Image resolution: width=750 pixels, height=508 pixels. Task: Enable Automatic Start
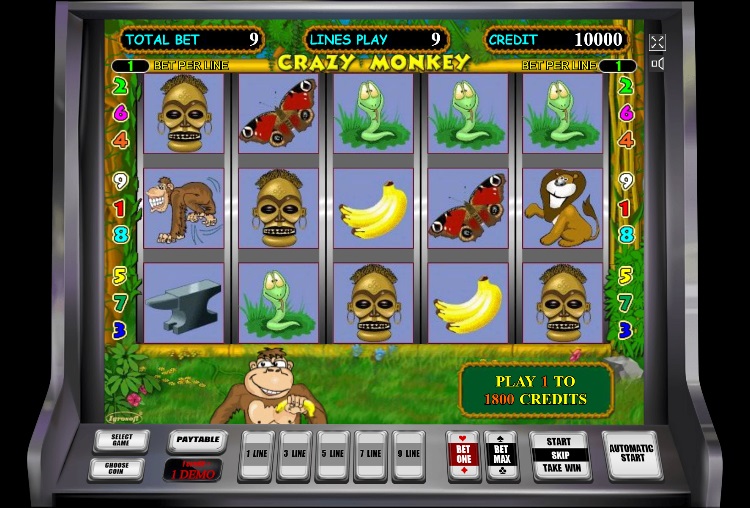(x=632, y=454)
